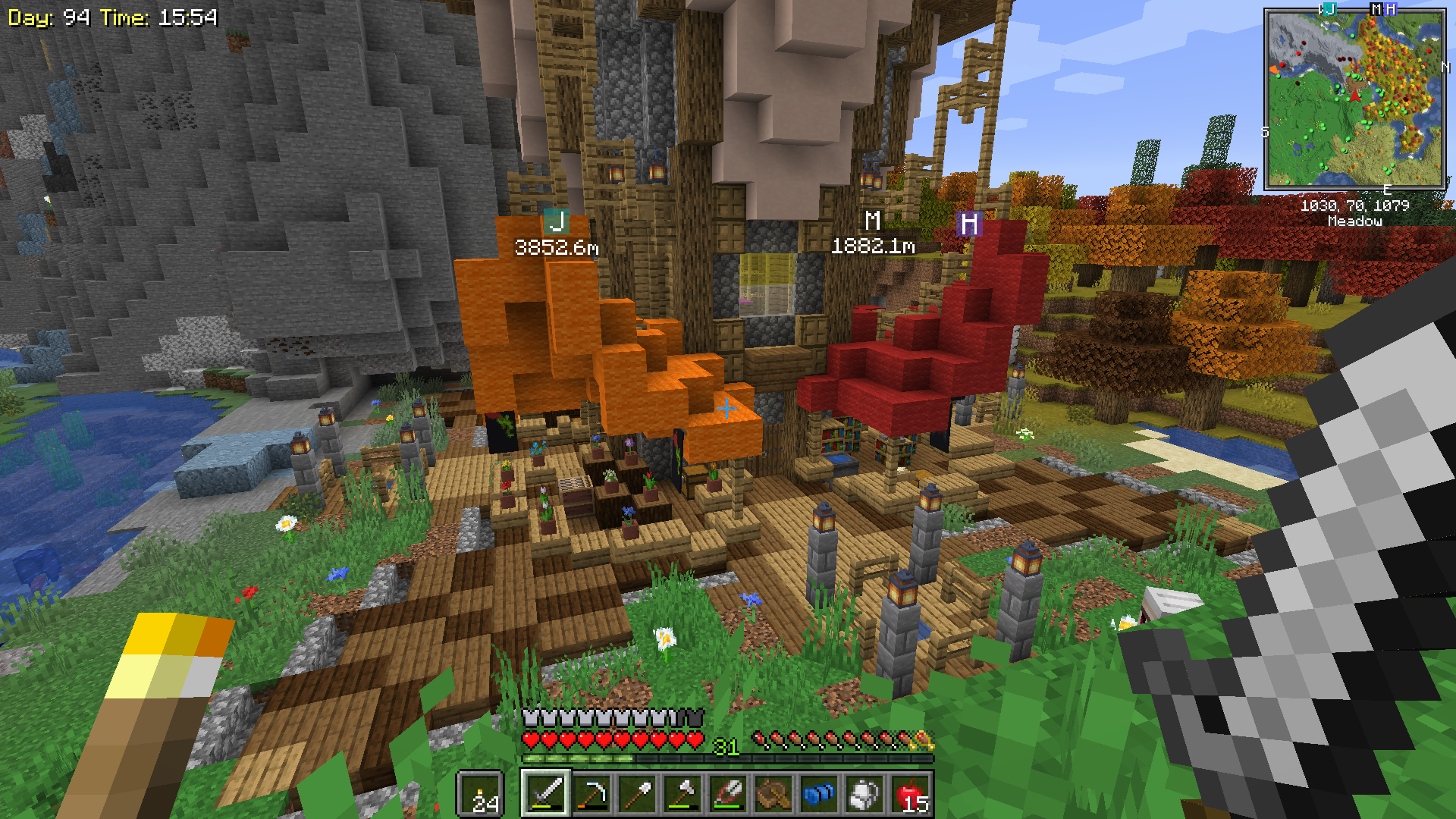Image resolution: width=1456 pixels, height=819 pixels.
Task: Click the purple H waypoint marker
Action: [968, 224]
